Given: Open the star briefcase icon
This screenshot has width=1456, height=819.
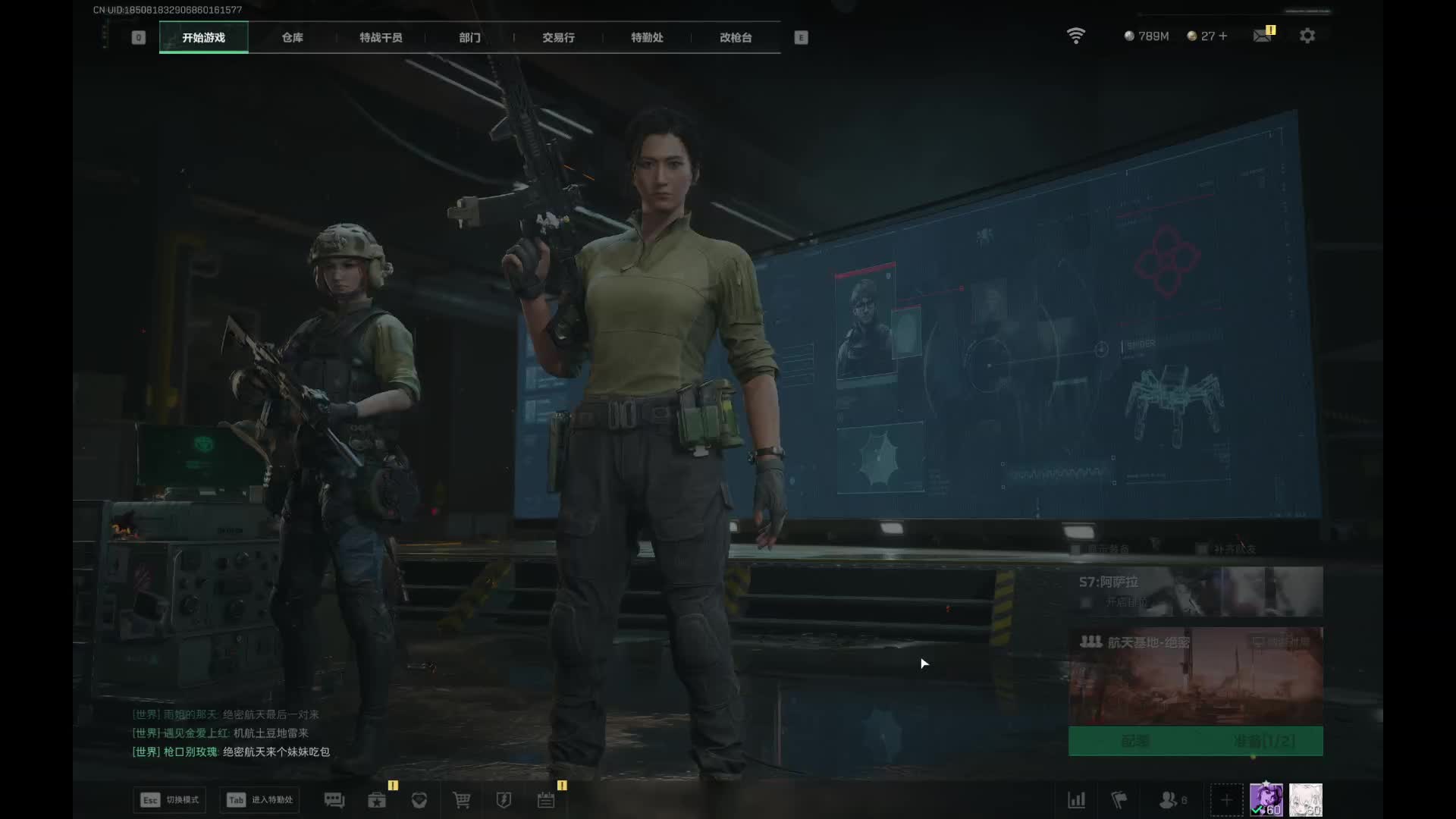Looking at the screenshot, I should (x=377, y=800).
